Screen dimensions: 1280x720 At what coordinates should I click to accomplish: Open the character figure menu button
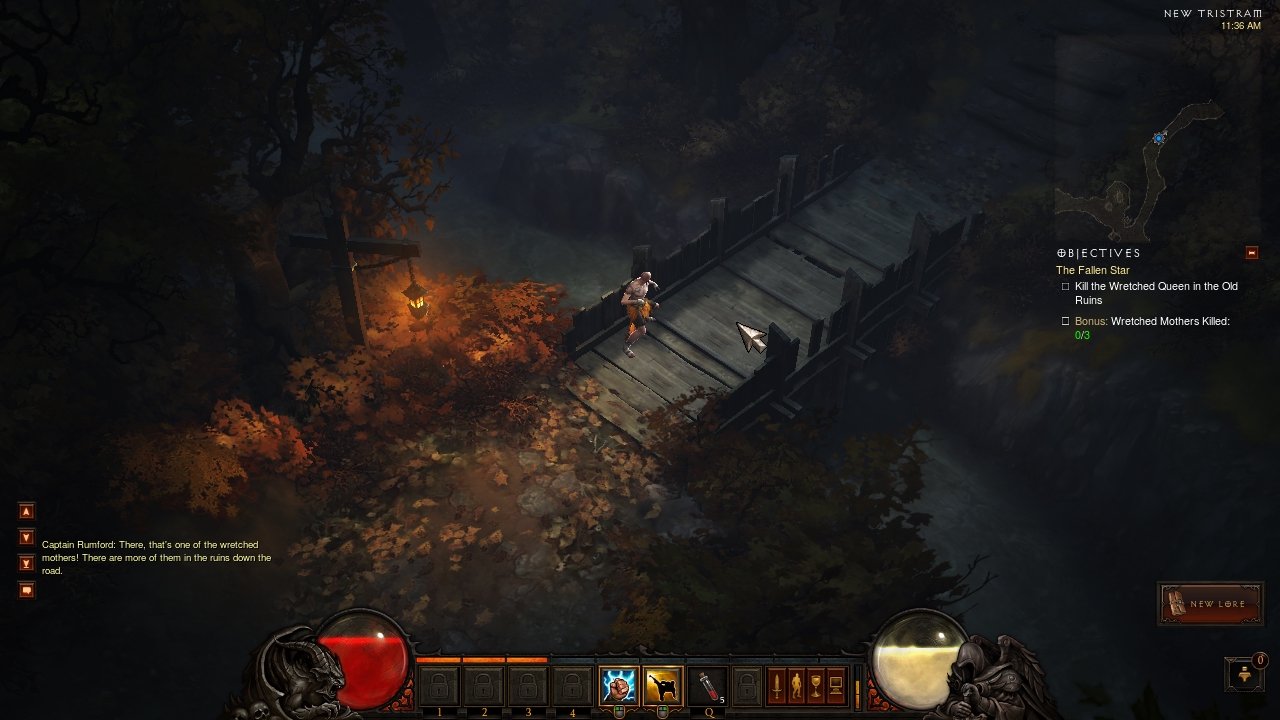(796, 686)
